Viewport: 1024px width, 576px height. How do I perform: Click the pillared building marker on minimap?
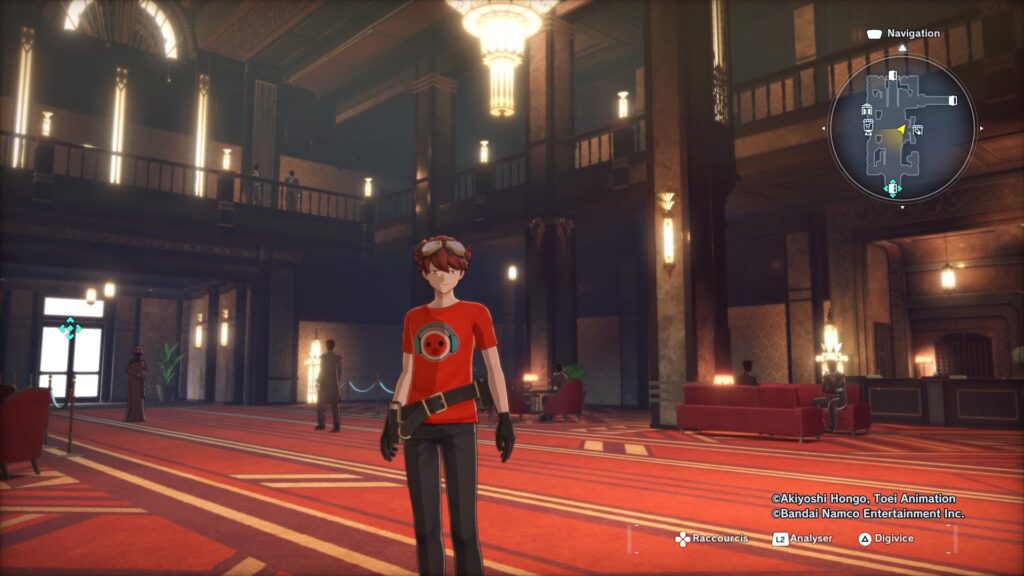[868, 108]
